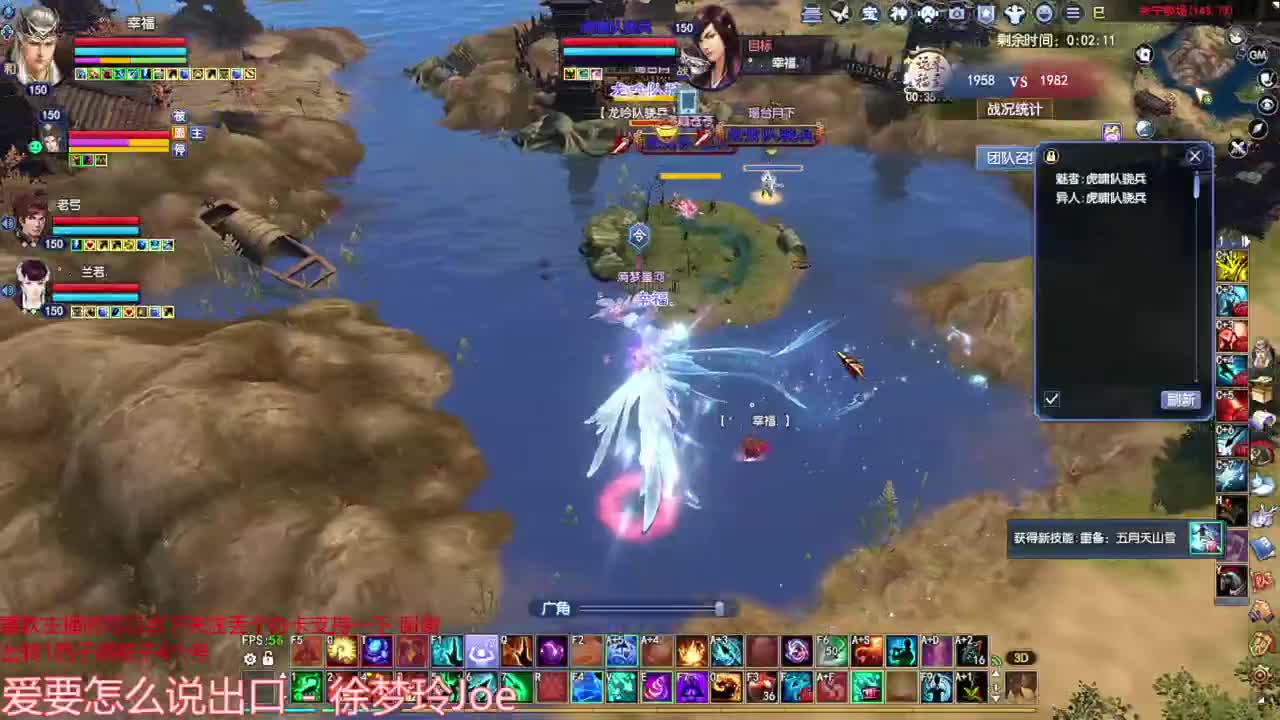Click the small triangle expander on the second skill row

pyautogui.click(x=284, y=676)
